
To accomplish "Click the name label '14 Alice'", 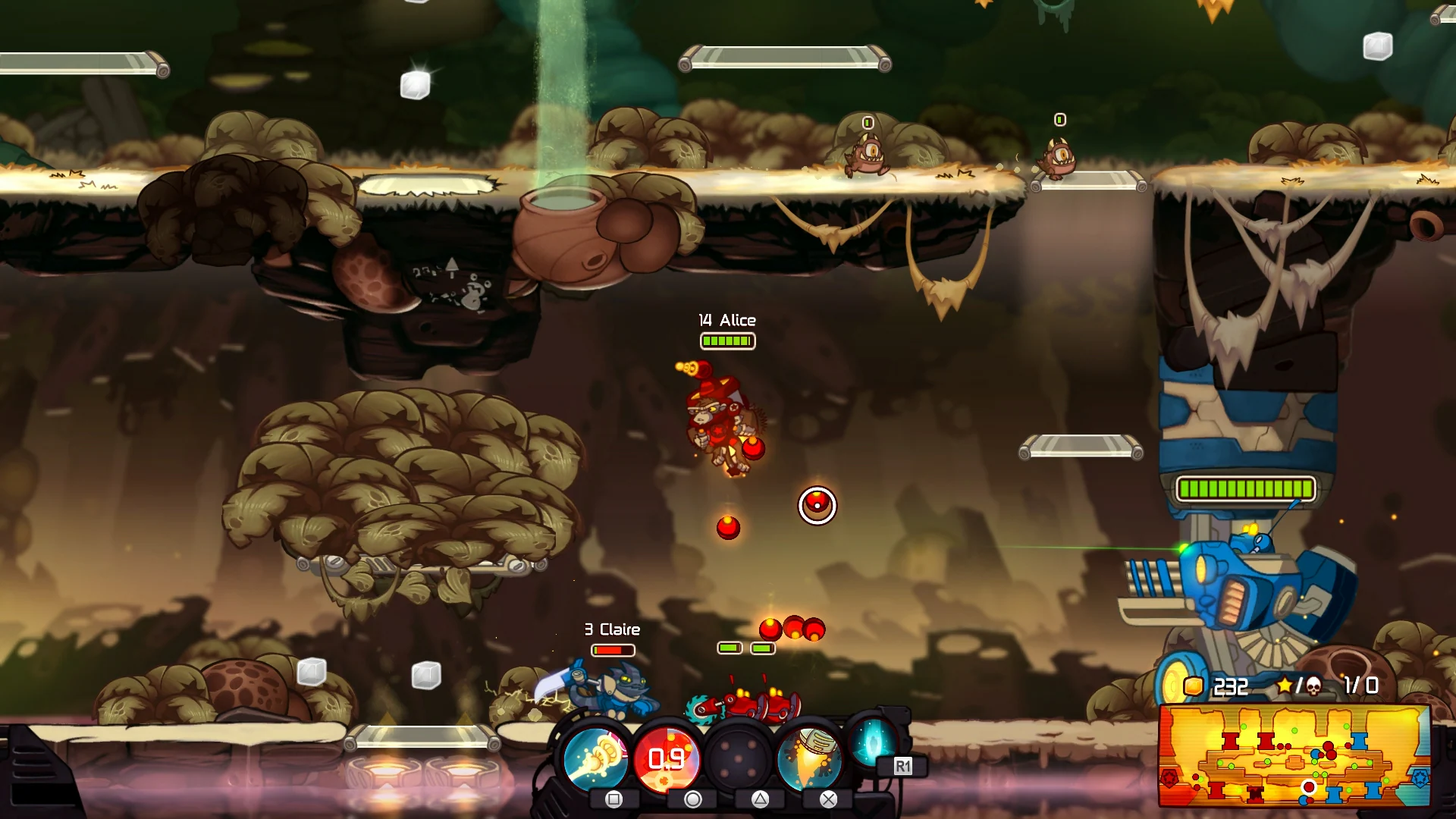I will [726, 320].
